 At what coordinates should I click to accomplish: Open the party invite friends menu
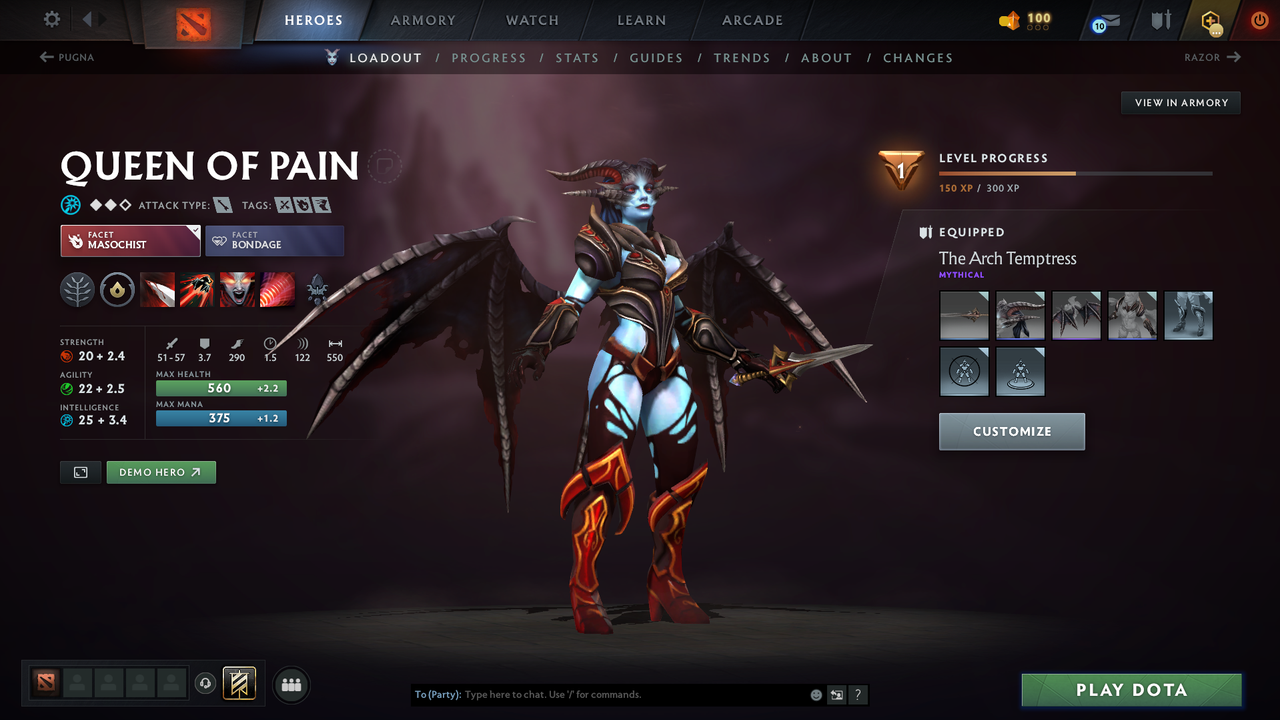tap(290, 684)
